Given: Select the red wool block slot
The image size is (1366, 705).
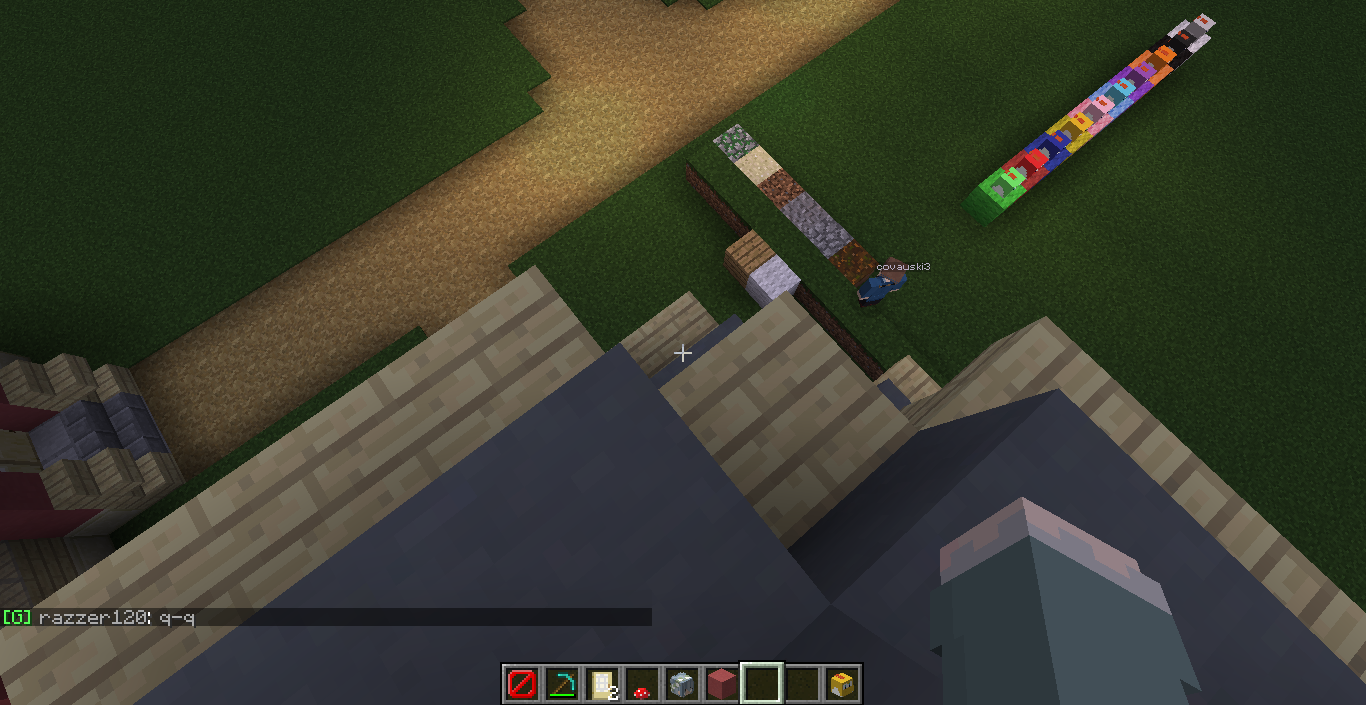Looking at the screenshot, I should tap(721, 684).
